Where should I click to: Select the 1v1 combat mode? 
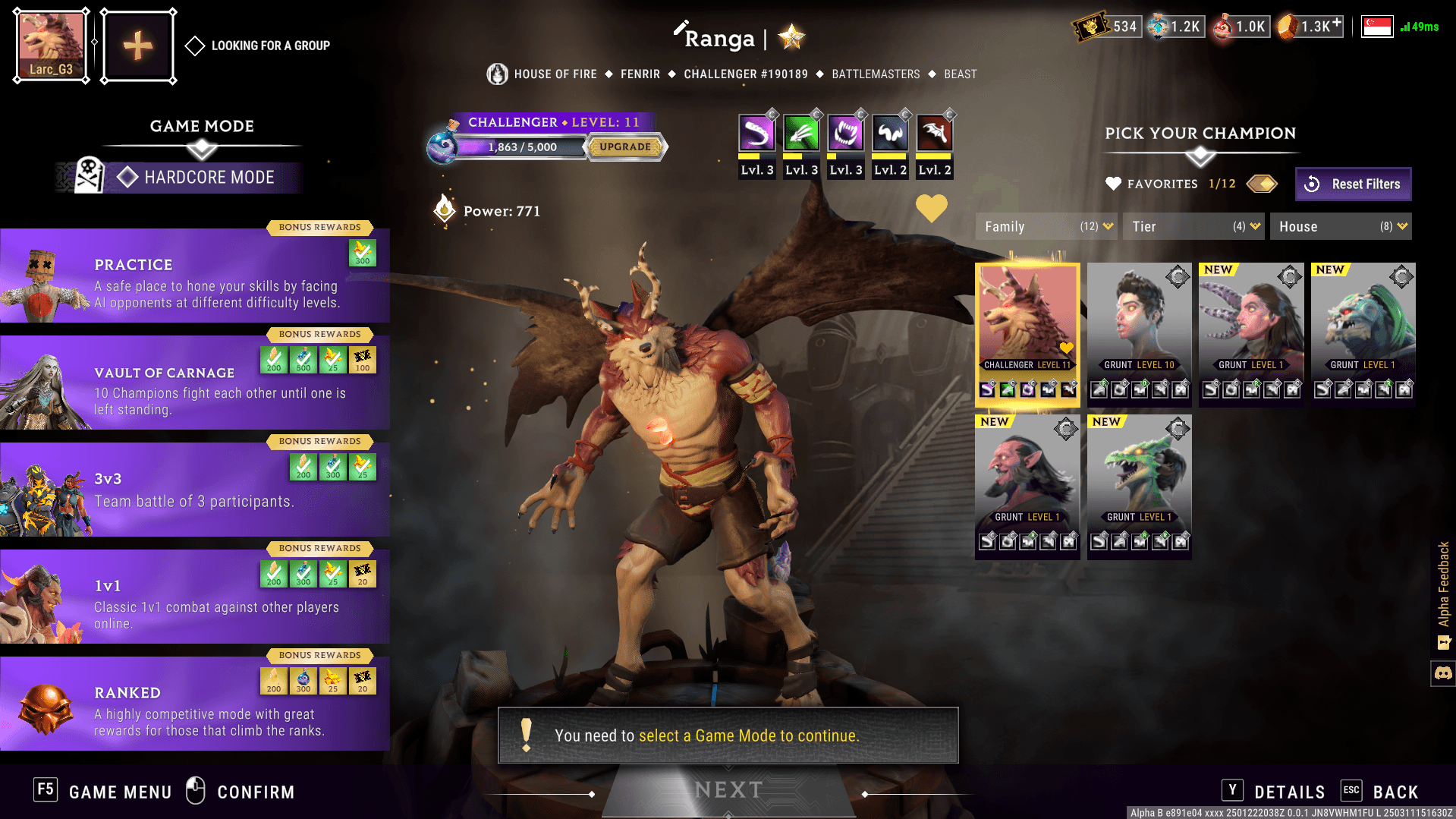click(x=195, y=597)
